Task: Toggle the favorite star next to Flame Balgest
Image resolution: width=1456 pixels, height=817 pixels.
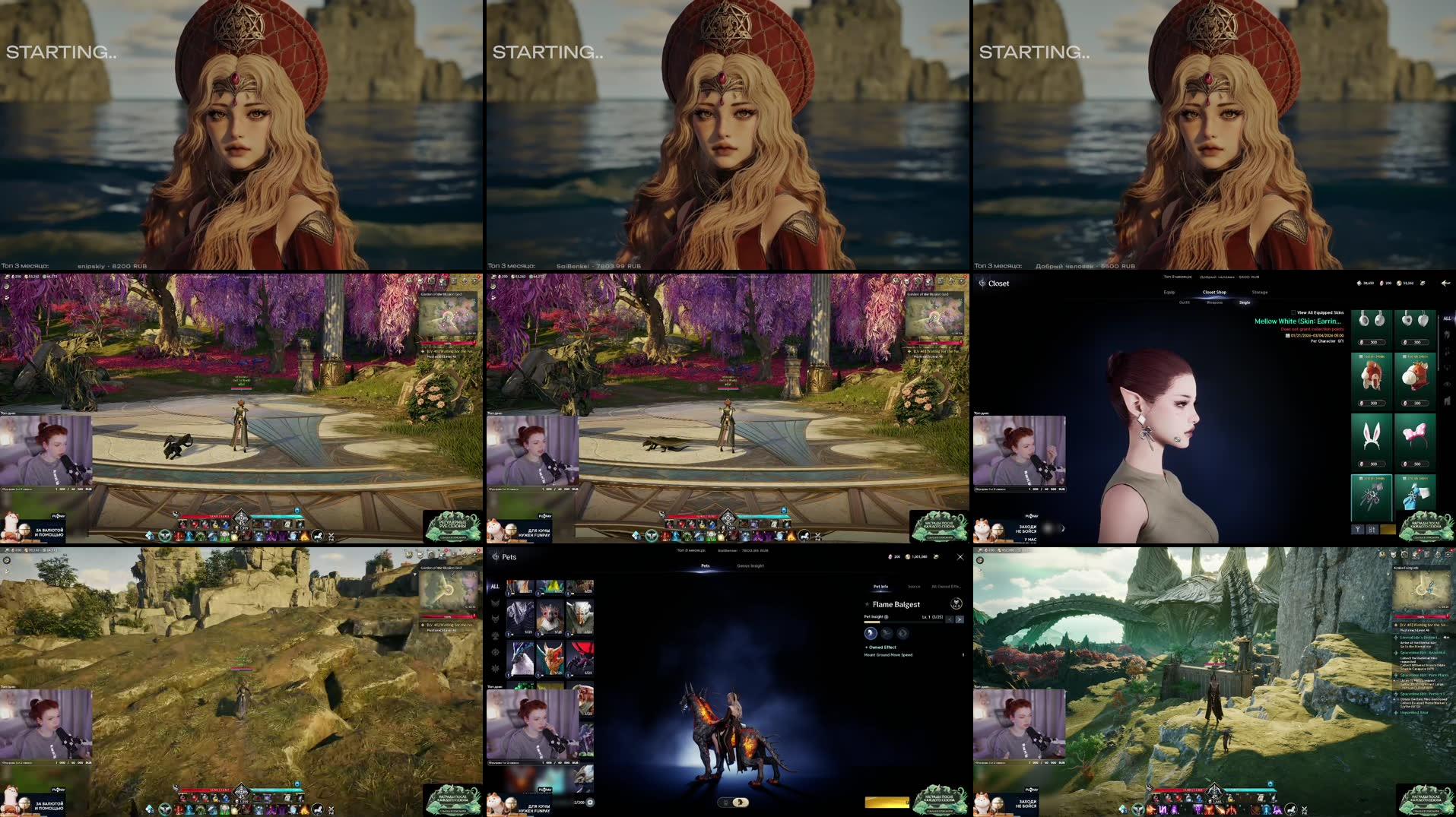Action: point(867,604)
